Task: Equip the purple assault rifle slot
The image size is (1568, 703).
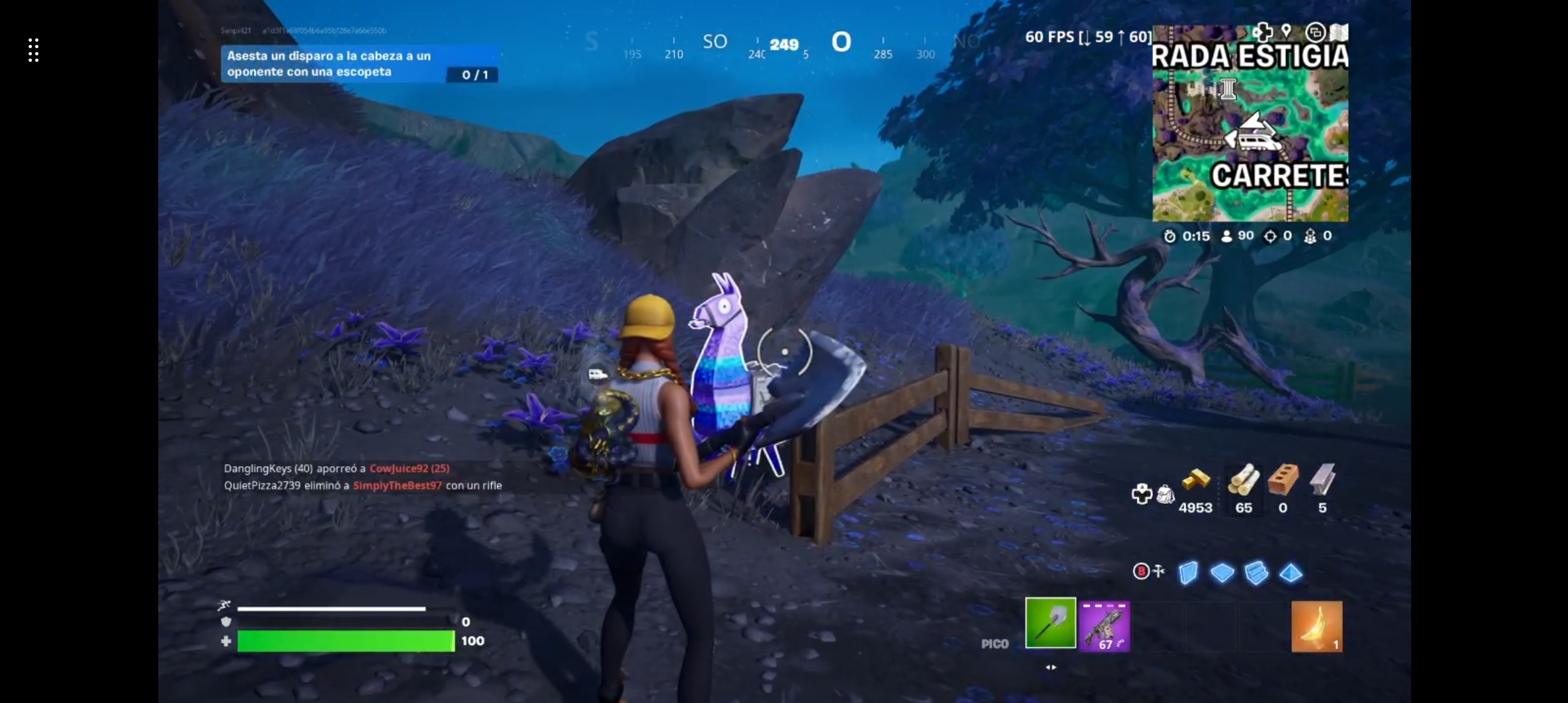Action: pyautogui.click(x=1104, y=626)
